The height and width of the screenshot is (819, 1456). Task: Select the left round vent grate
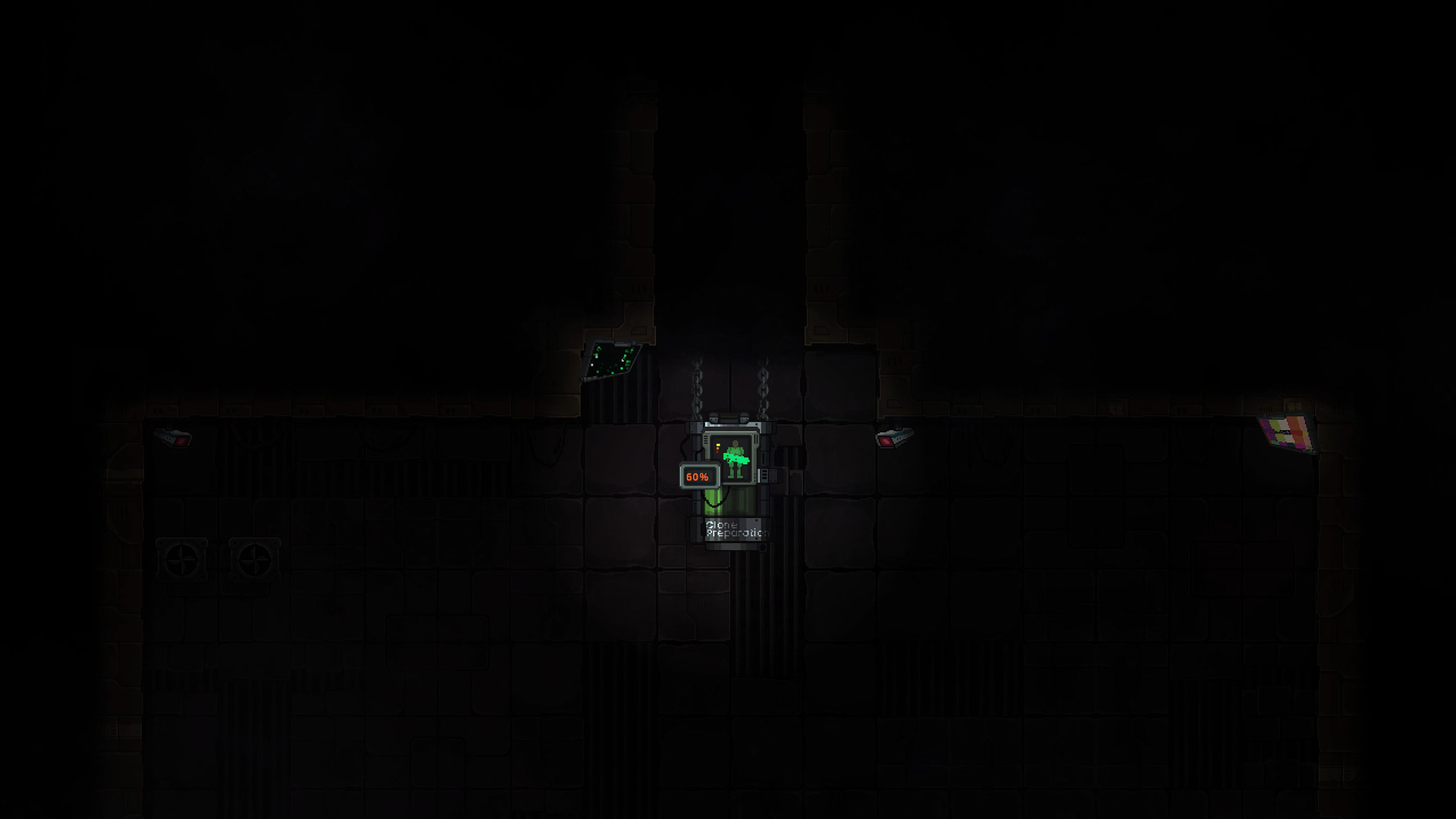183,558
